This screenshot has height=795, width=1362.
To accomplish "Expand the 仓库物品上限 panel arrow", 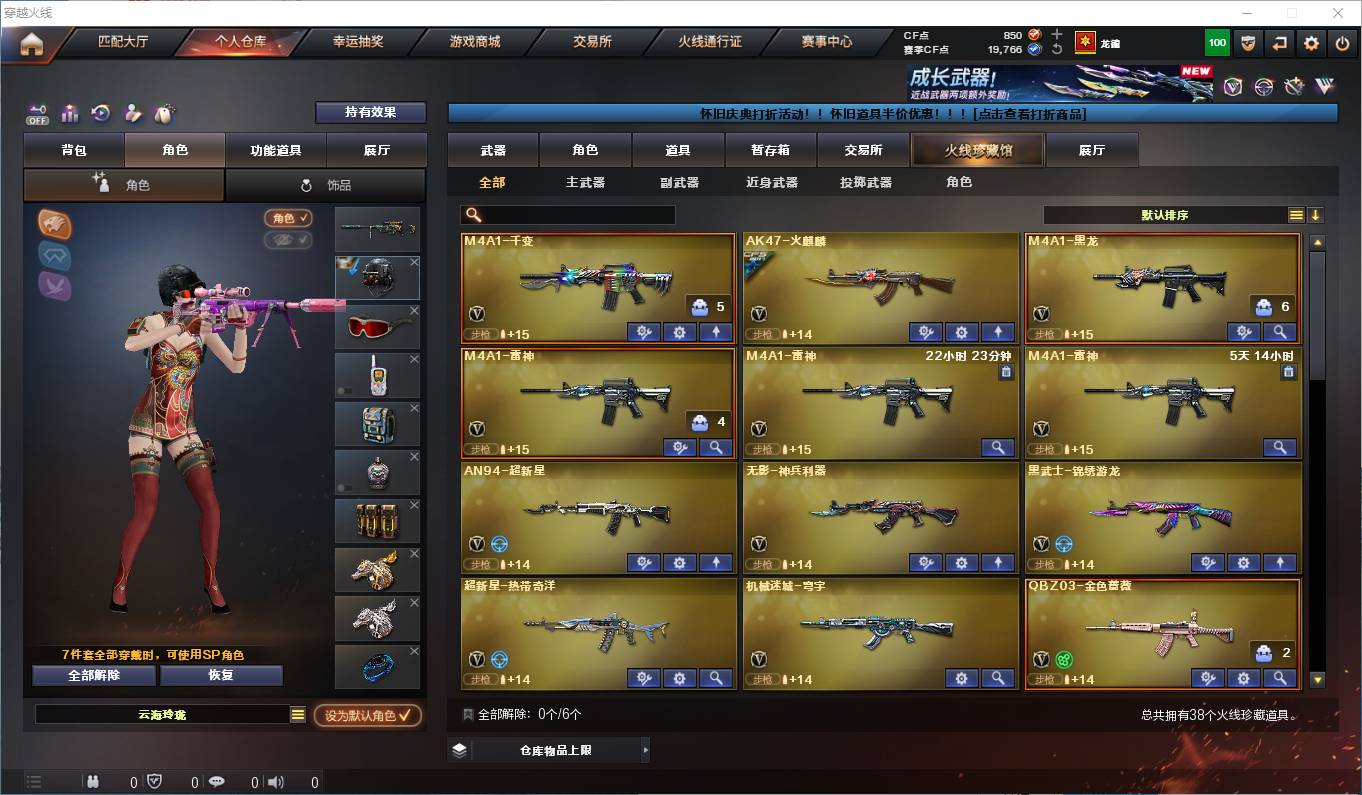I will pyautogui.click(x=647, y=749).
